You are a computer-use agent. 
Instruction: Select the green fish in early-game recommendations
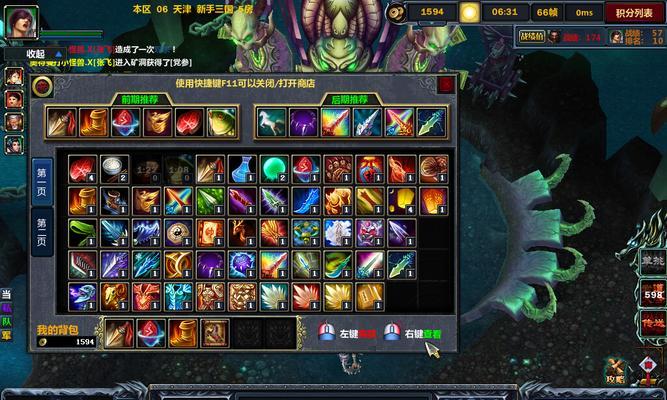(222, 122)
